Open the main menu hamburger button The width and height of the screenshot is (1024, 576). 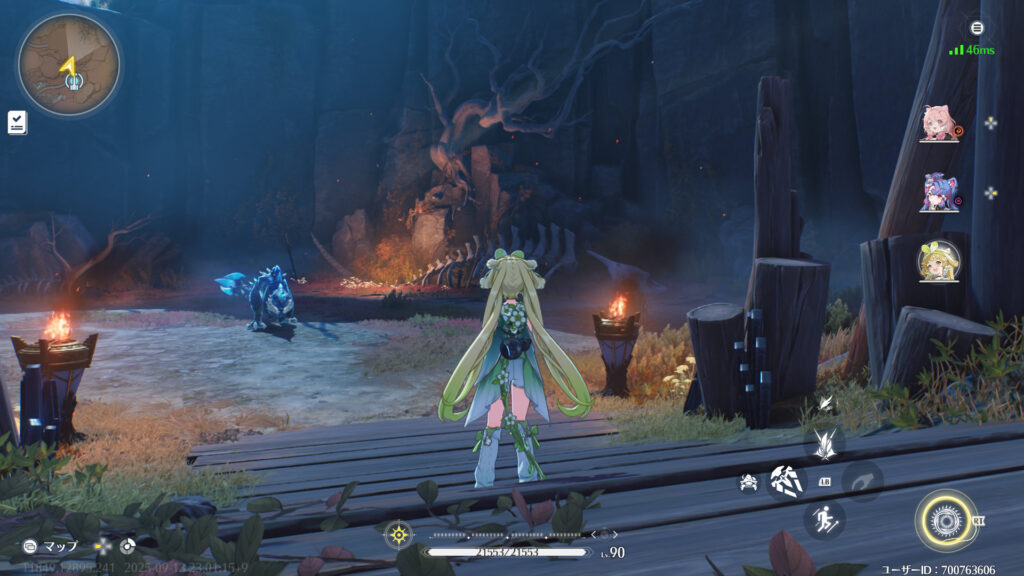click(977, 27)
